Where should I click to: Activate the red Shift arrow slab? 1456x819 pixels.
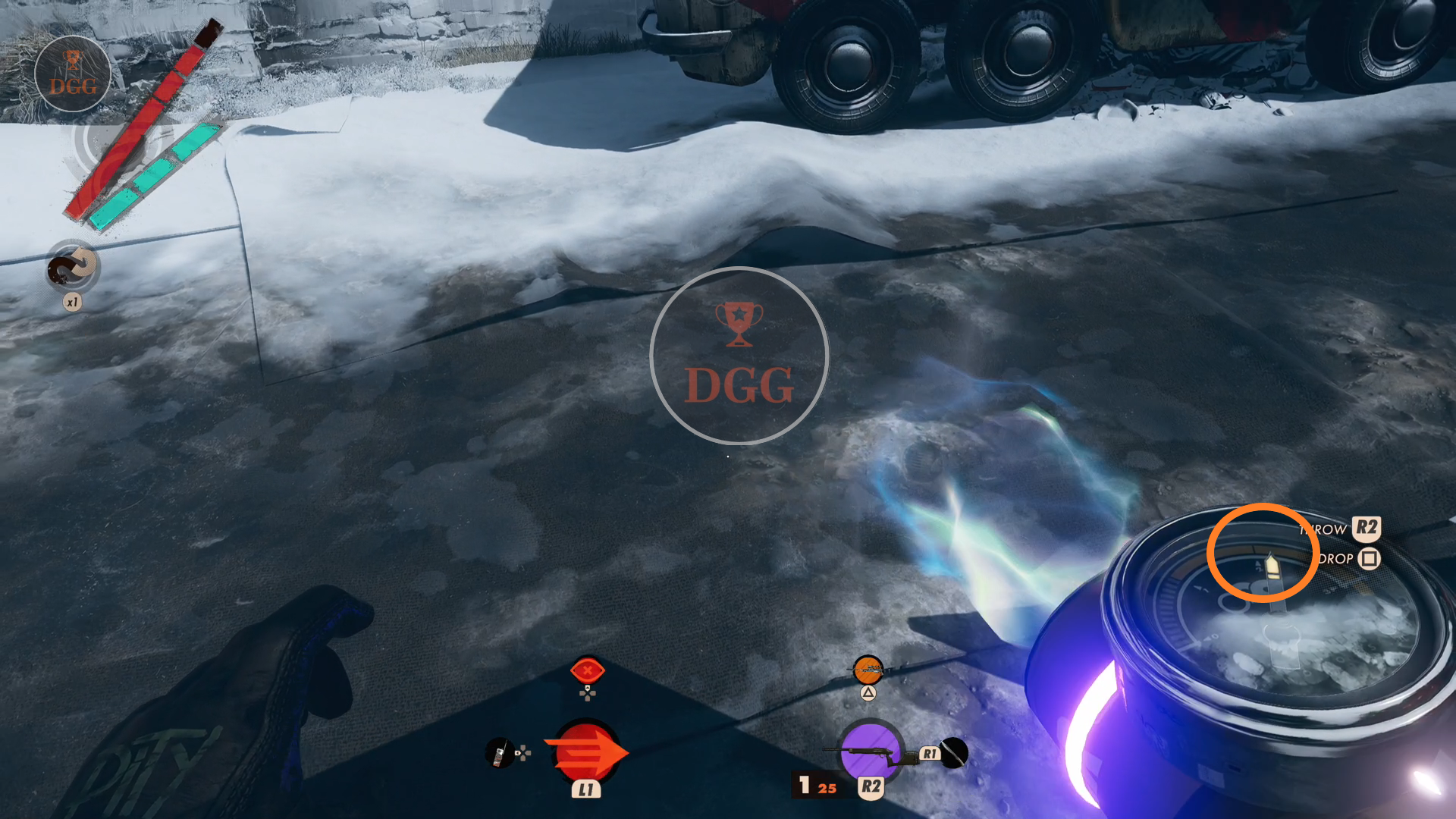coord(586,752)
